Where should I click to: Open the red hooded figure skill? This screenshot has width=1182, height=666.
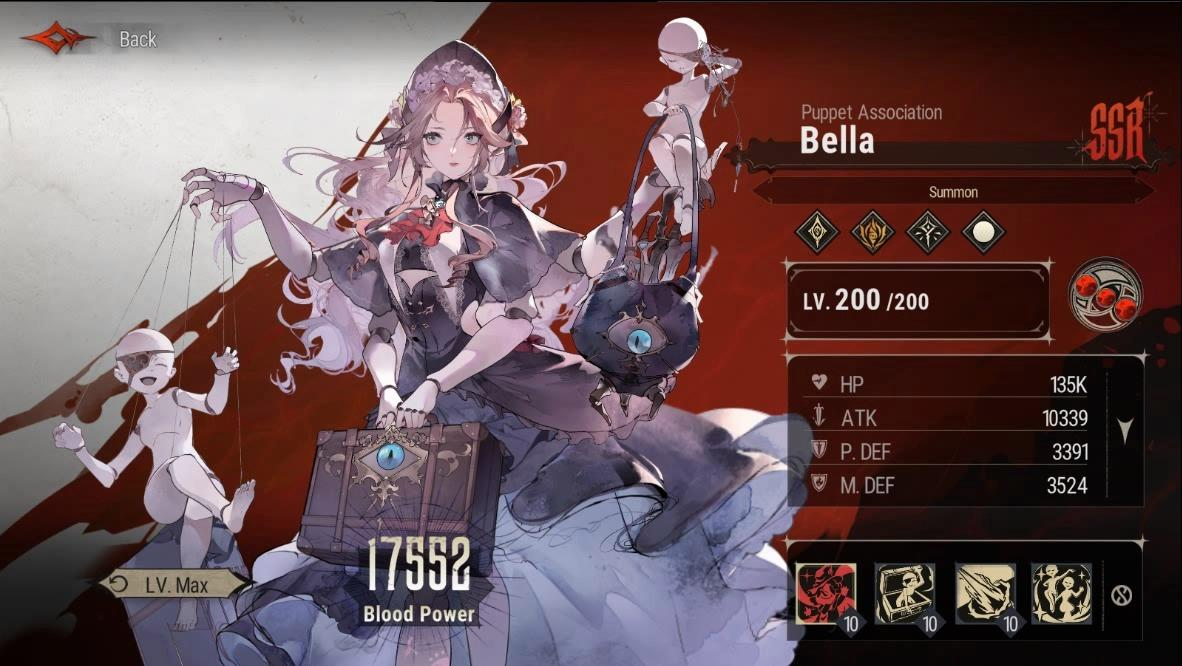[826, 593]
